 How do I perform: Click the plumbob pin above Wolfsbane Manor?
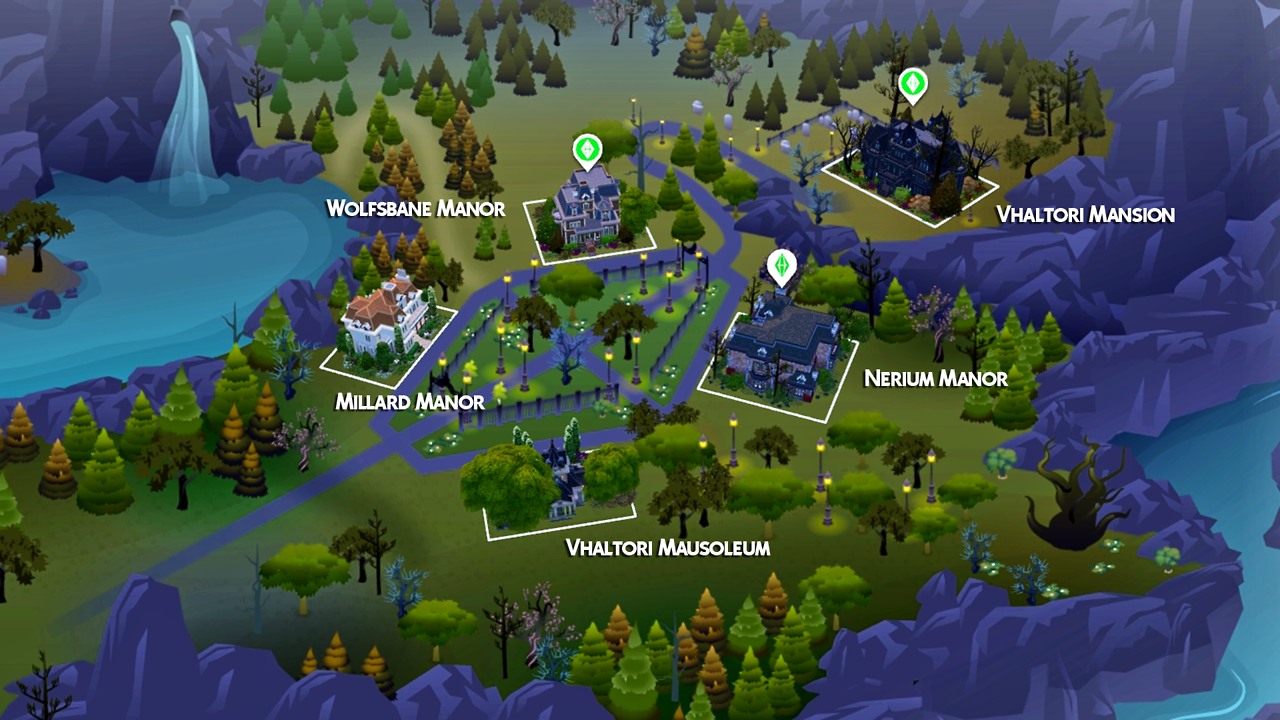(x=587, y=151)
